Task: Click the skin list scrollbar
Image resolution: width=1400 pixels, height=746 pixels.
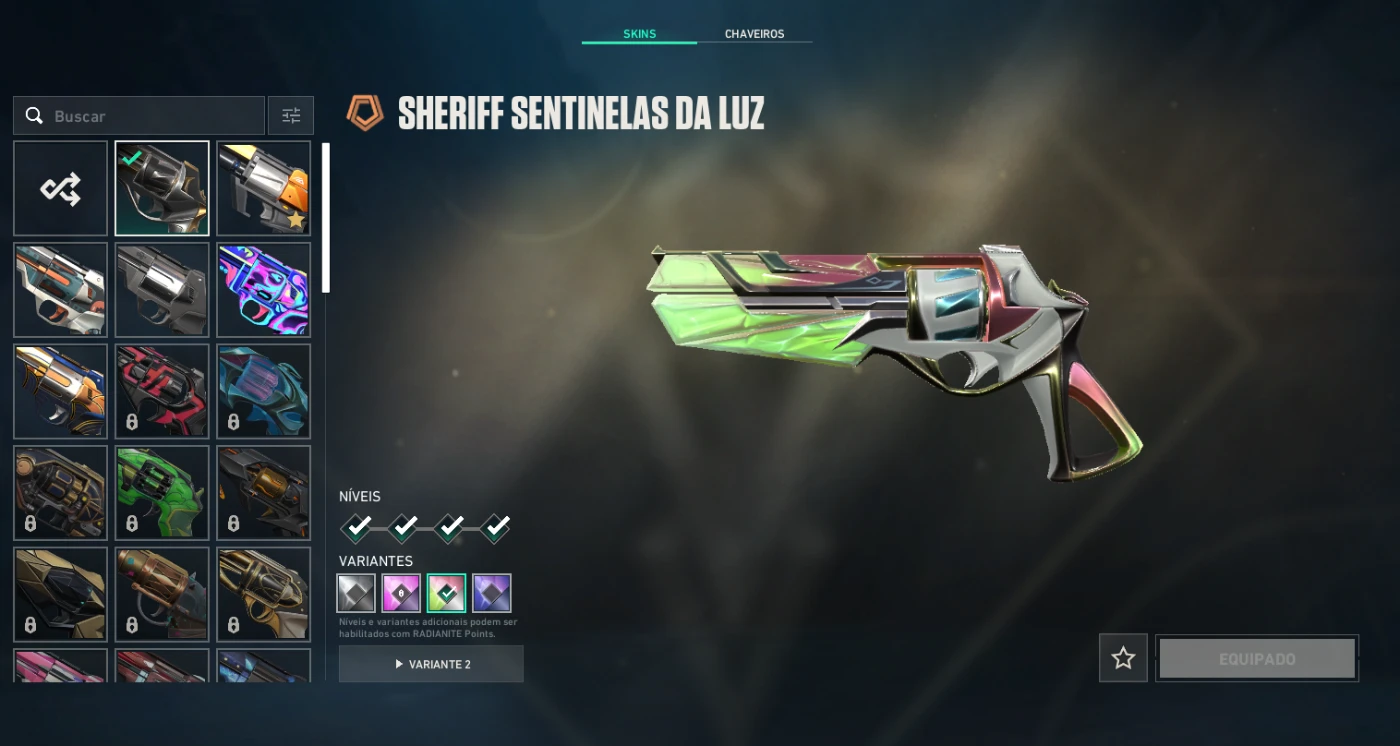Action: click(325, 218)
